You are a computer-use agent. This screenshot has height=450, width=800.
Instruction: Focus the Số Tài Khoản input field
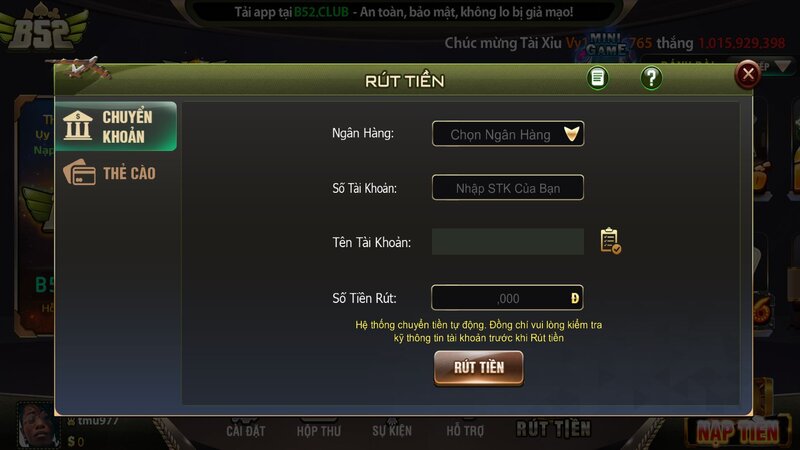click(508, 188)
